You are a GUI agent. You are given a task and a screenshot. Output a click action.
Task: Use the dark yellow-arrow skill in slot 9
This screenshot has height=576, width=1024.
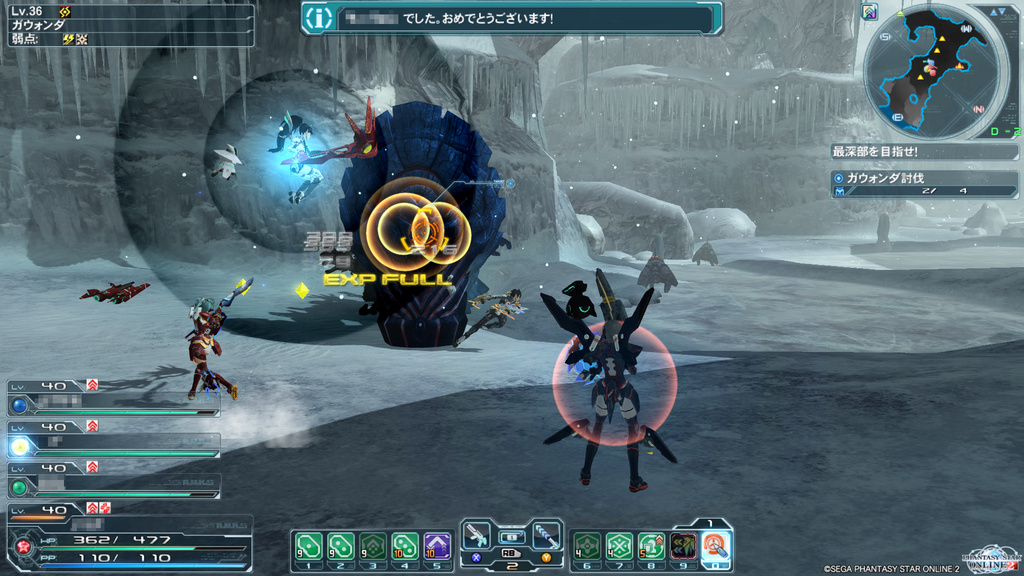[683, 546]
